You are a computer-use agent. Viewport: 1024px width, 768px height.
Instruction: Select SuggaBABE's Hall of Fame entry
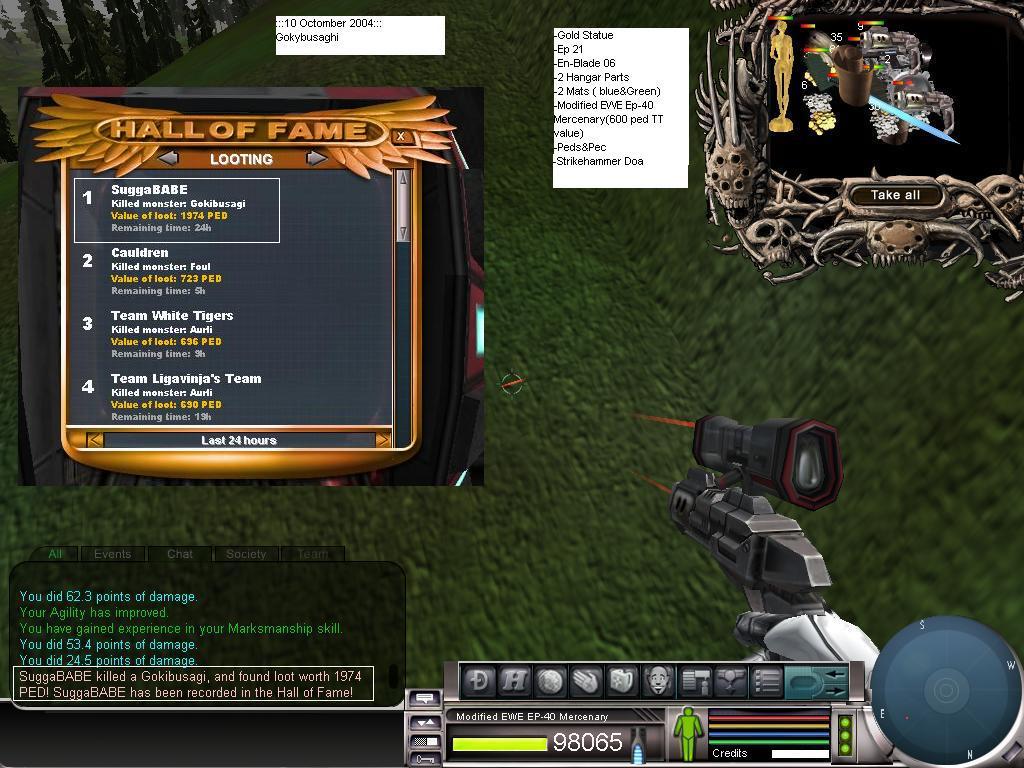(177, 209)
